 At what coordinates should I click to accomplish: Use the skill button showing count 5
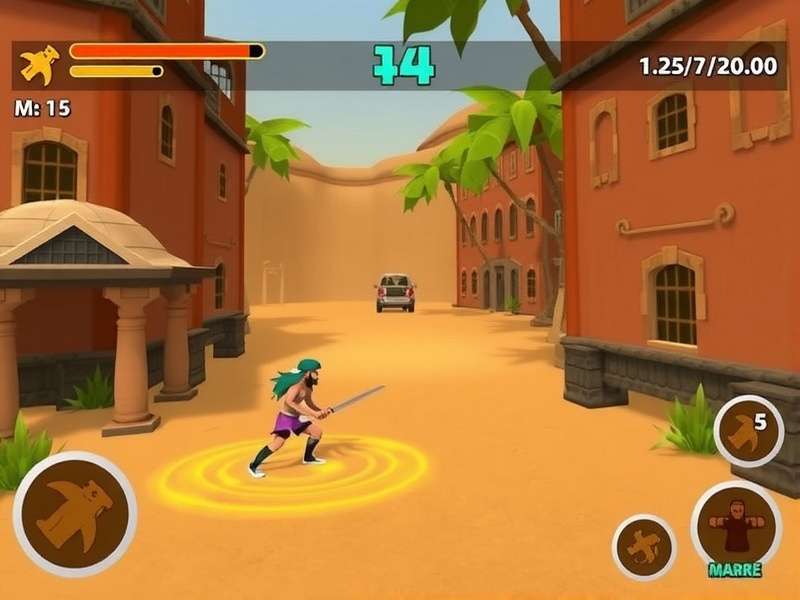(749, 431)
